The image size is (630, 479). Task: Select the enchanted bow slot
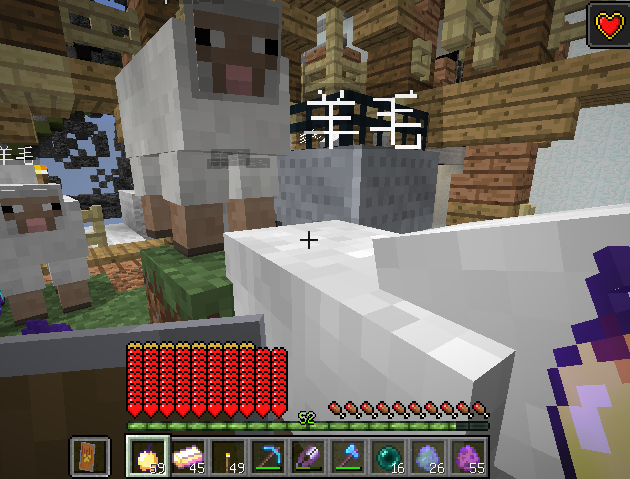coord(308,456)
